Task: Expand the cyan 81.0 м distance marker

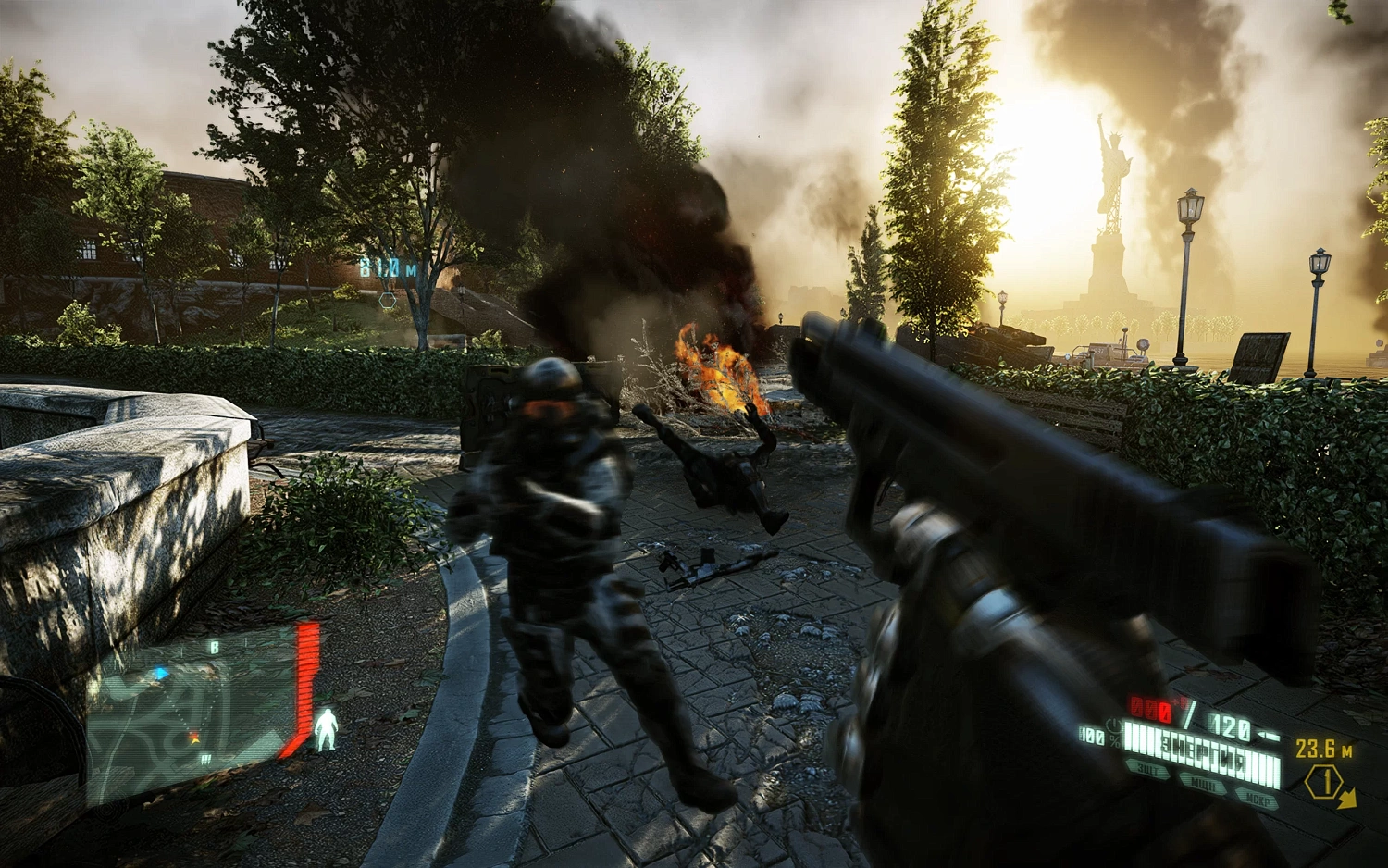Action: coord(387,267)
